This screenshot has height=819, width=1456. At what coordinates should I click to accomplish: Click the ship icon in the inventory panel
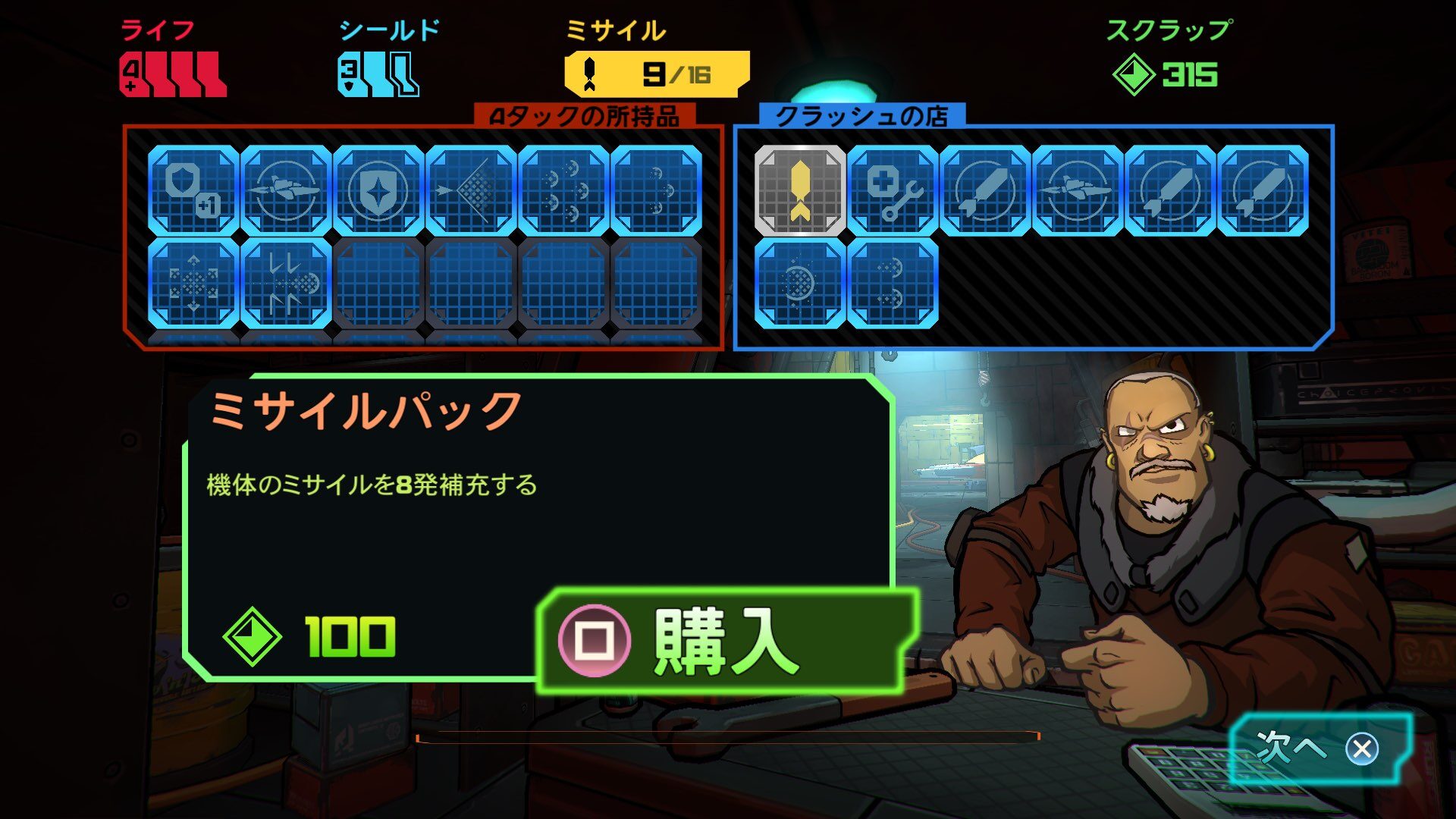[x=284, y=190]
